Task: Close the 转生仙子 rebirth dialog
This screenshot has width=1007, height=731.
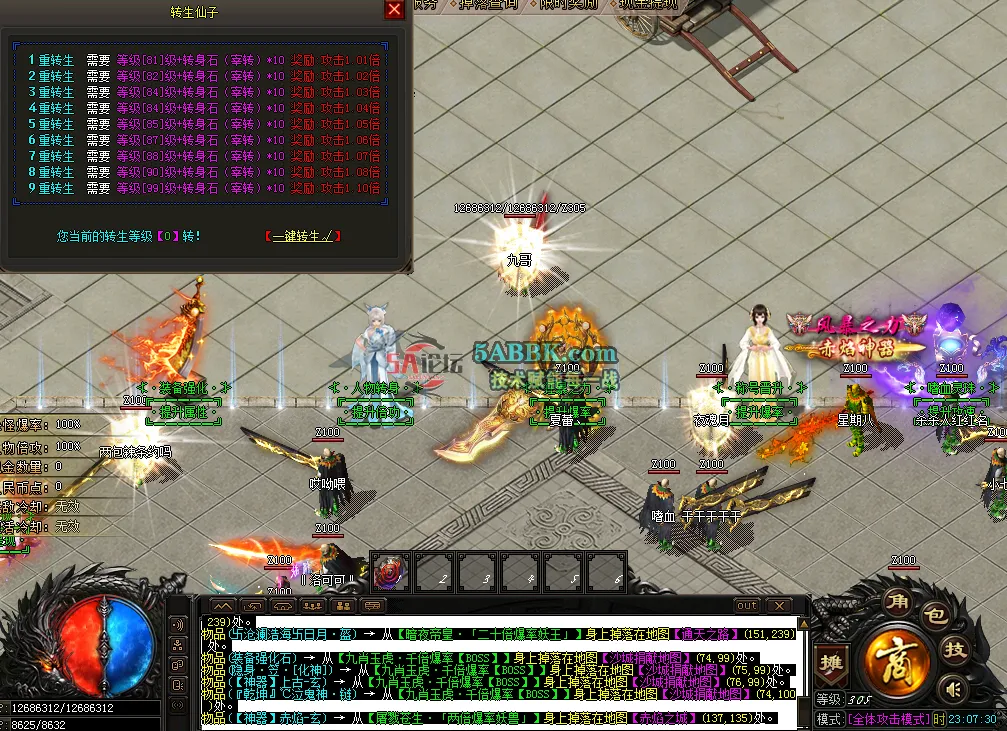Action: pyautogui.click(x=395, y=10)
